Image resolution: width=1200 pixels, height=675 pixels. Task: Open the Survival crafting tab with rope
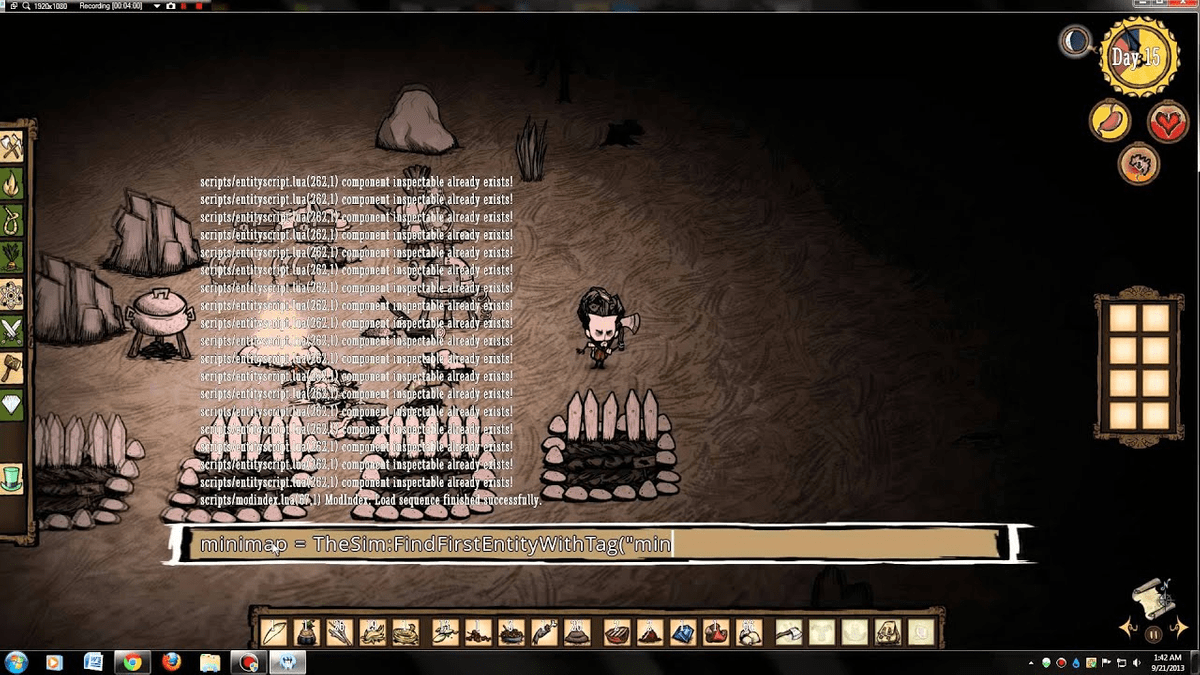pos(11,219)
